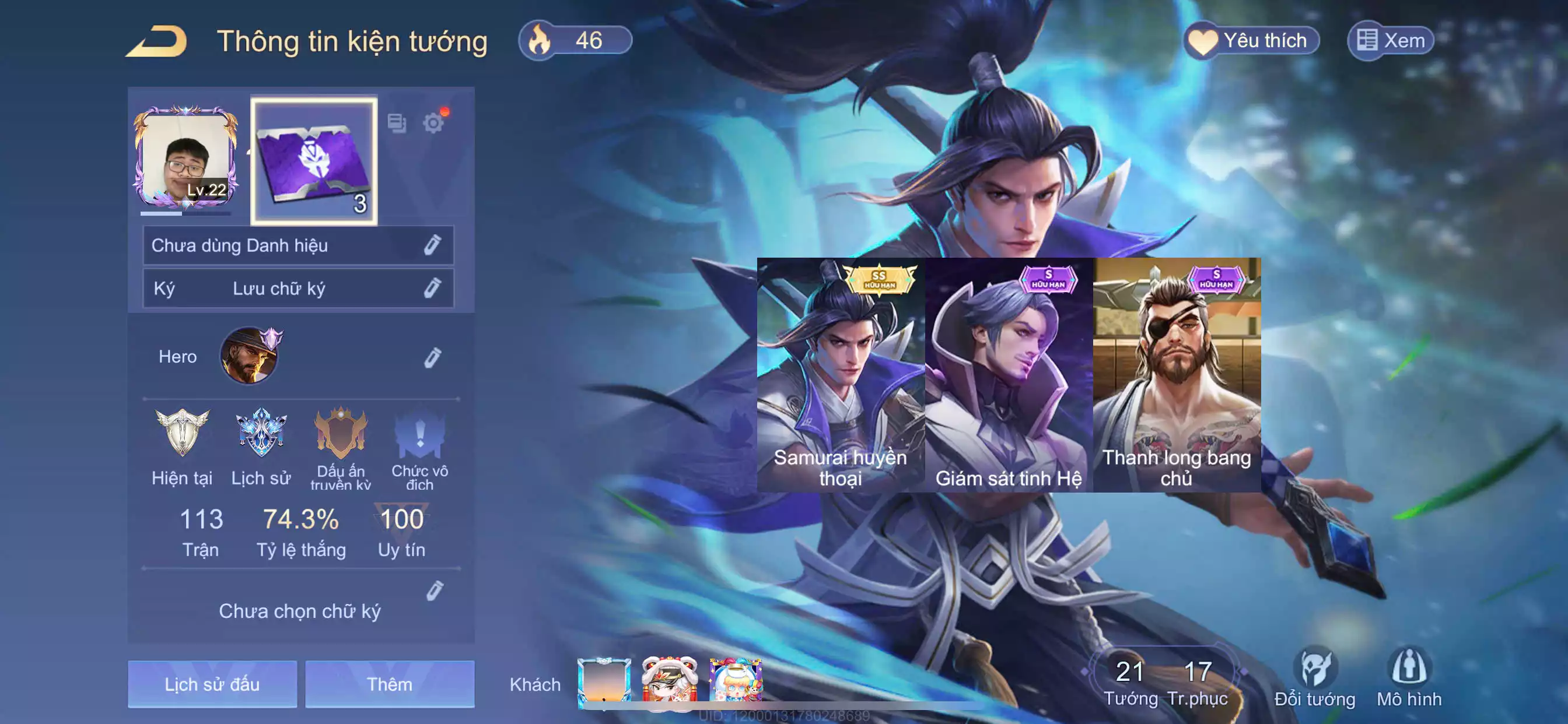This screenshot has height=724, width=1568.
Task: Open the Dấu ấn truyền kỳ badge
Action: tap(340, 433)
